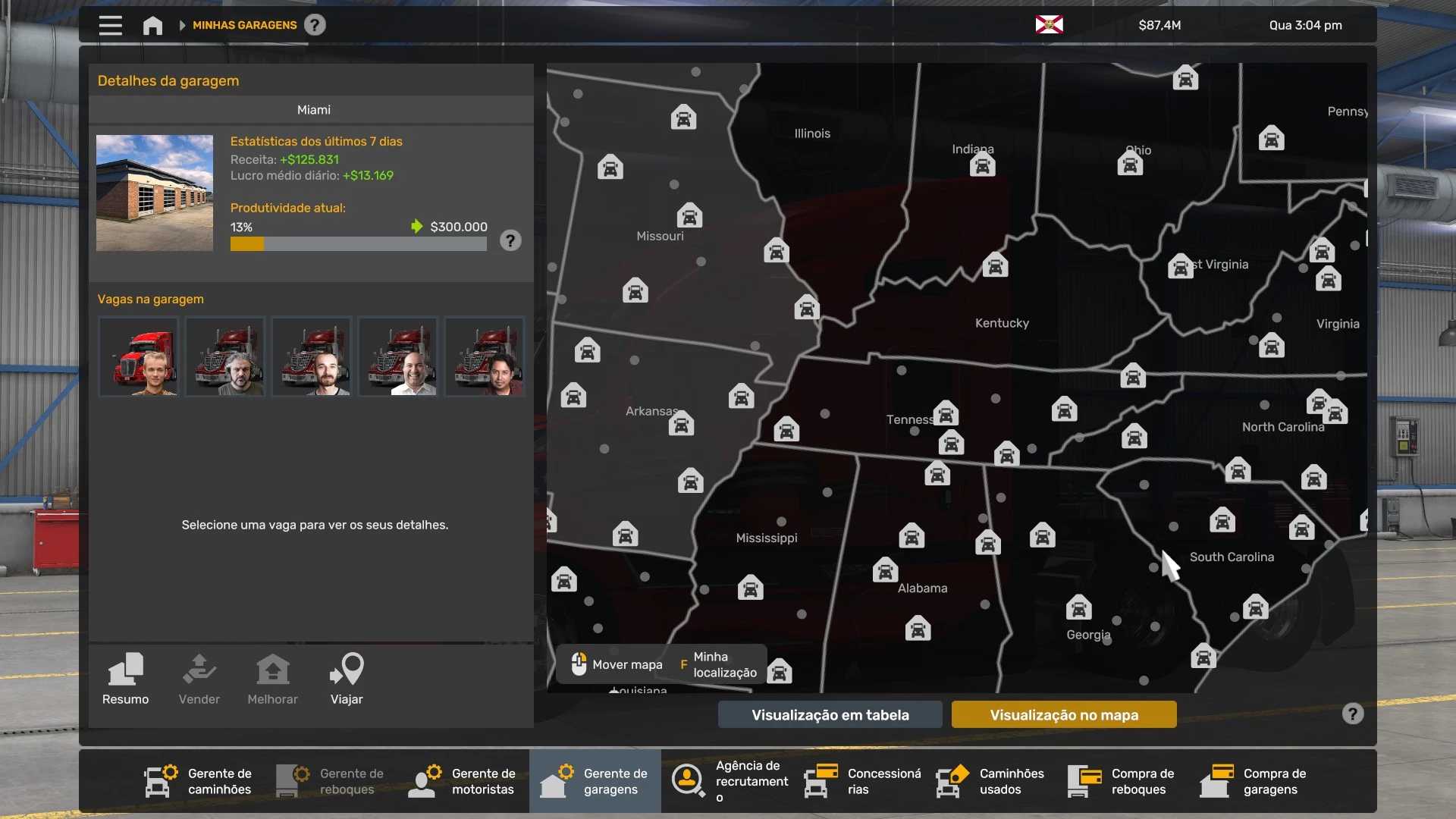The height and width of the screenshot is (819, 1456).
Task: Visit the Concessionárias dealer
Action: point(863,781)
